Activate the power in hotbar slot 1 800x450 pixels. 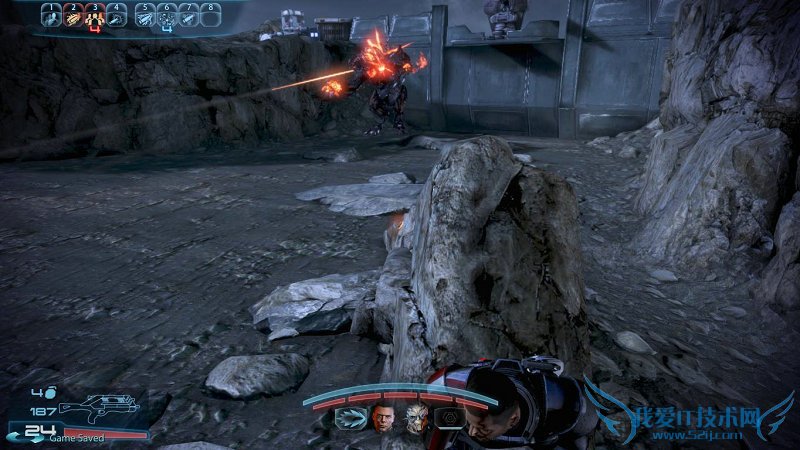tap(51, 15)
